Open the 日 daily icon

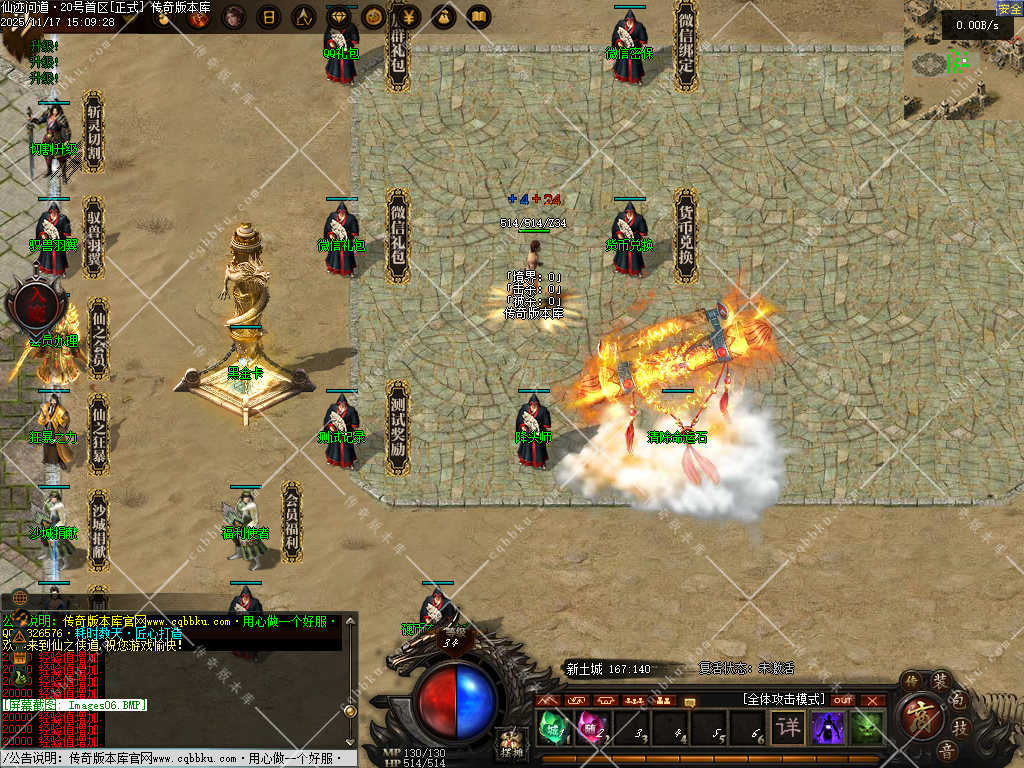(x=268, y=17)
